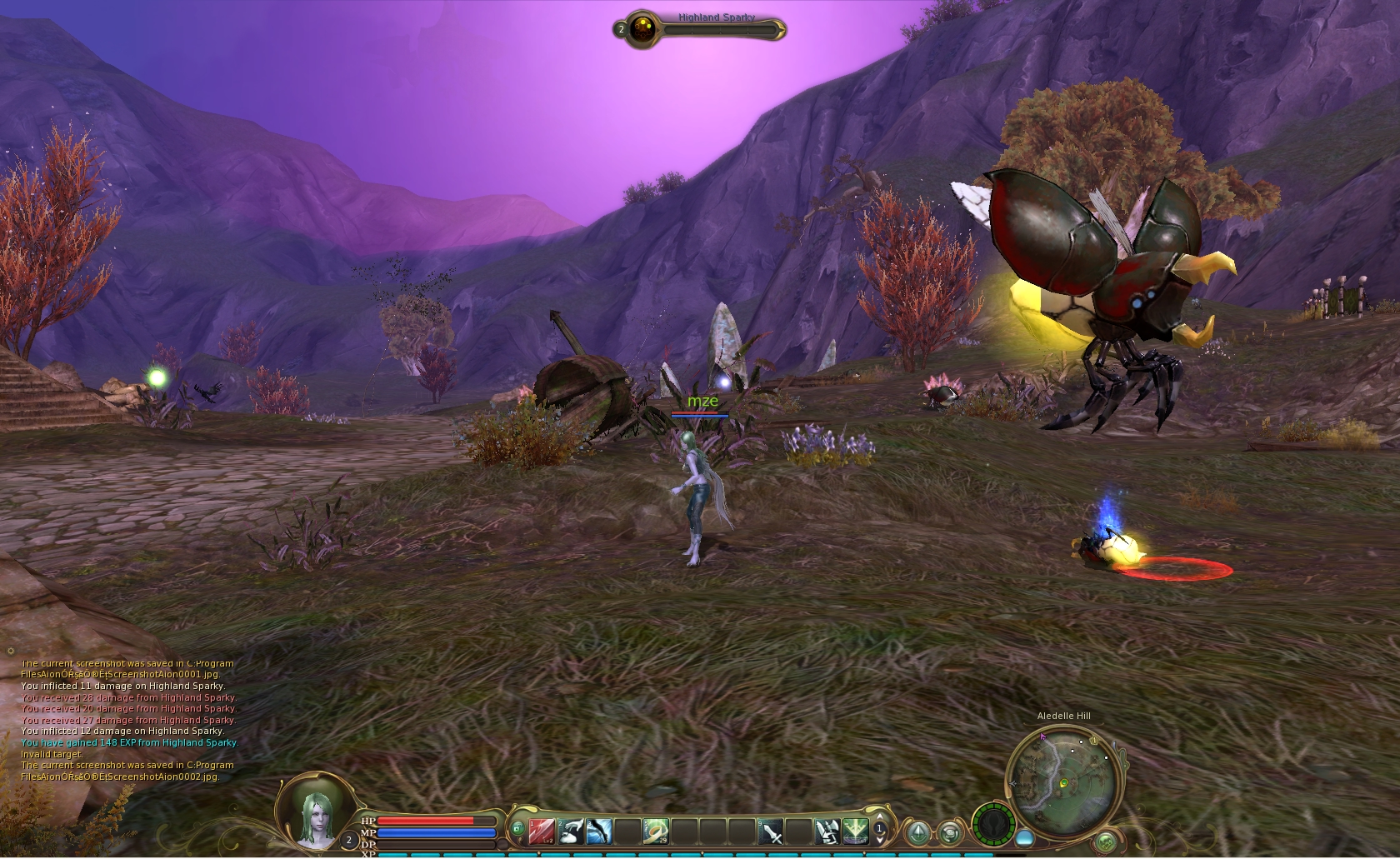1400x859 pixels.
Task: Open chat settings with the gear icon
Action: click(11, 652)
